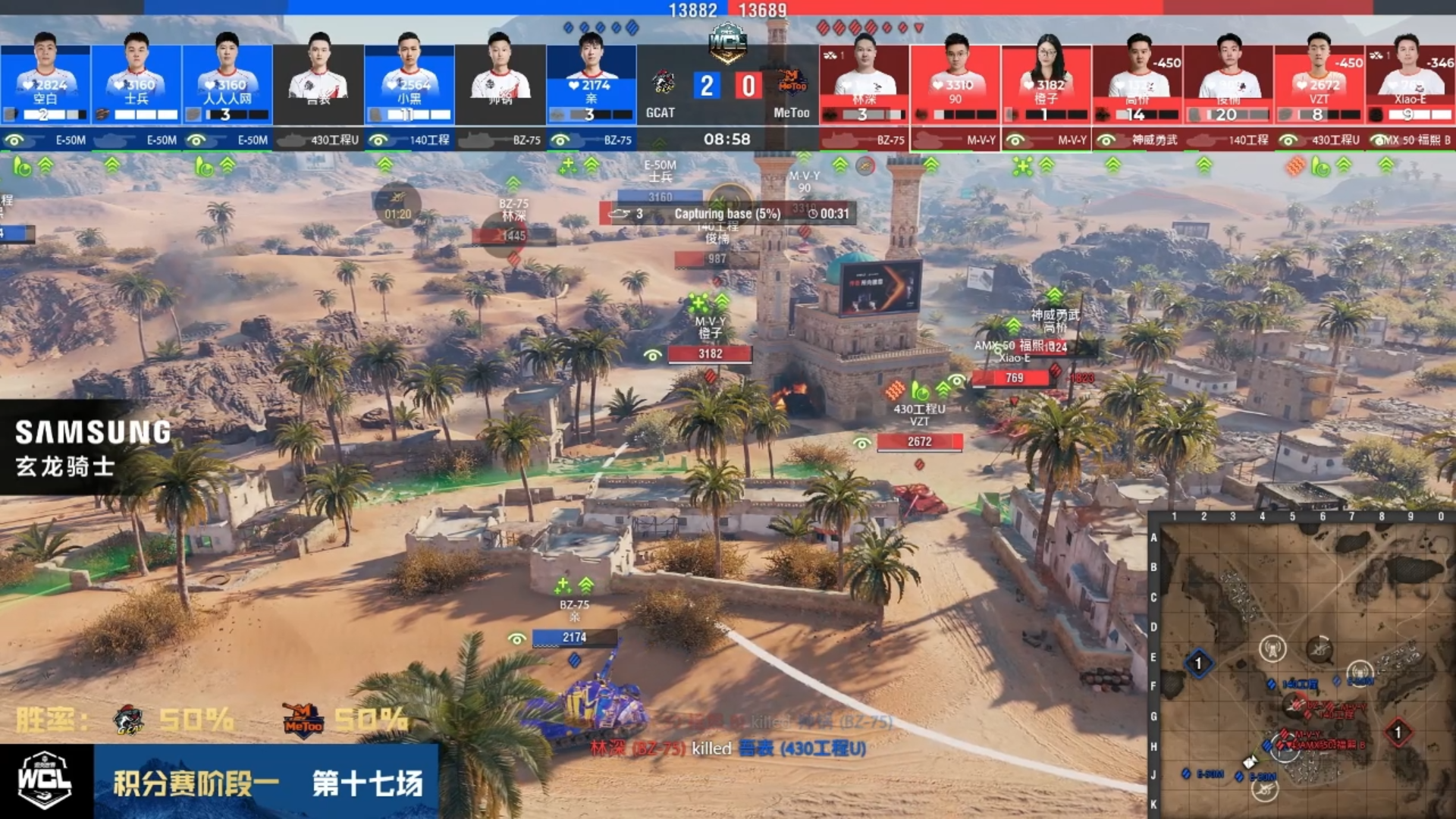Screen dimensions: 1456x819
Task: Click the red base marker on minimap
Action: click(x=1398, y=733)
